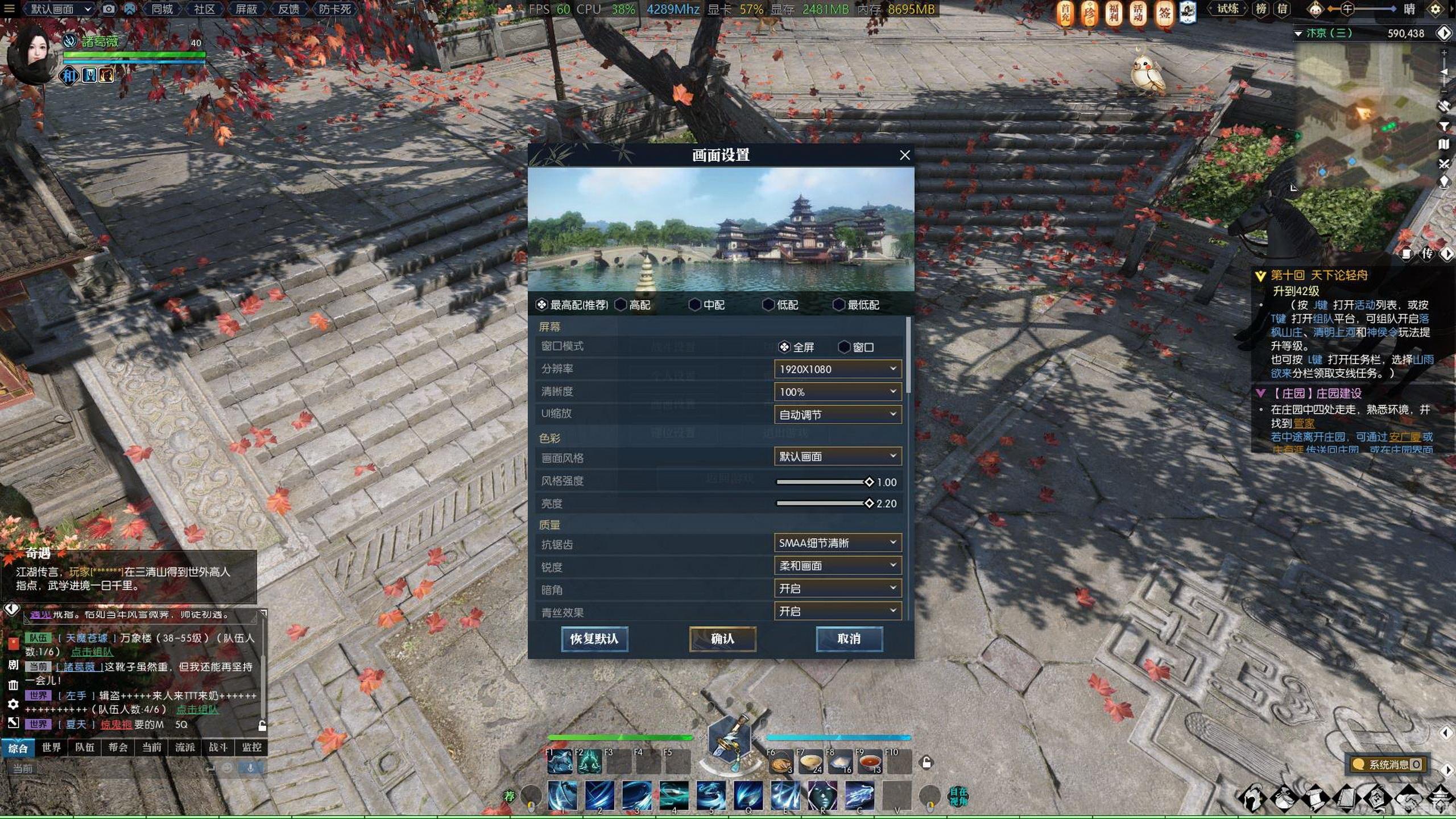Open the 系统消息 system messages button

click(x=1388, y=764)
